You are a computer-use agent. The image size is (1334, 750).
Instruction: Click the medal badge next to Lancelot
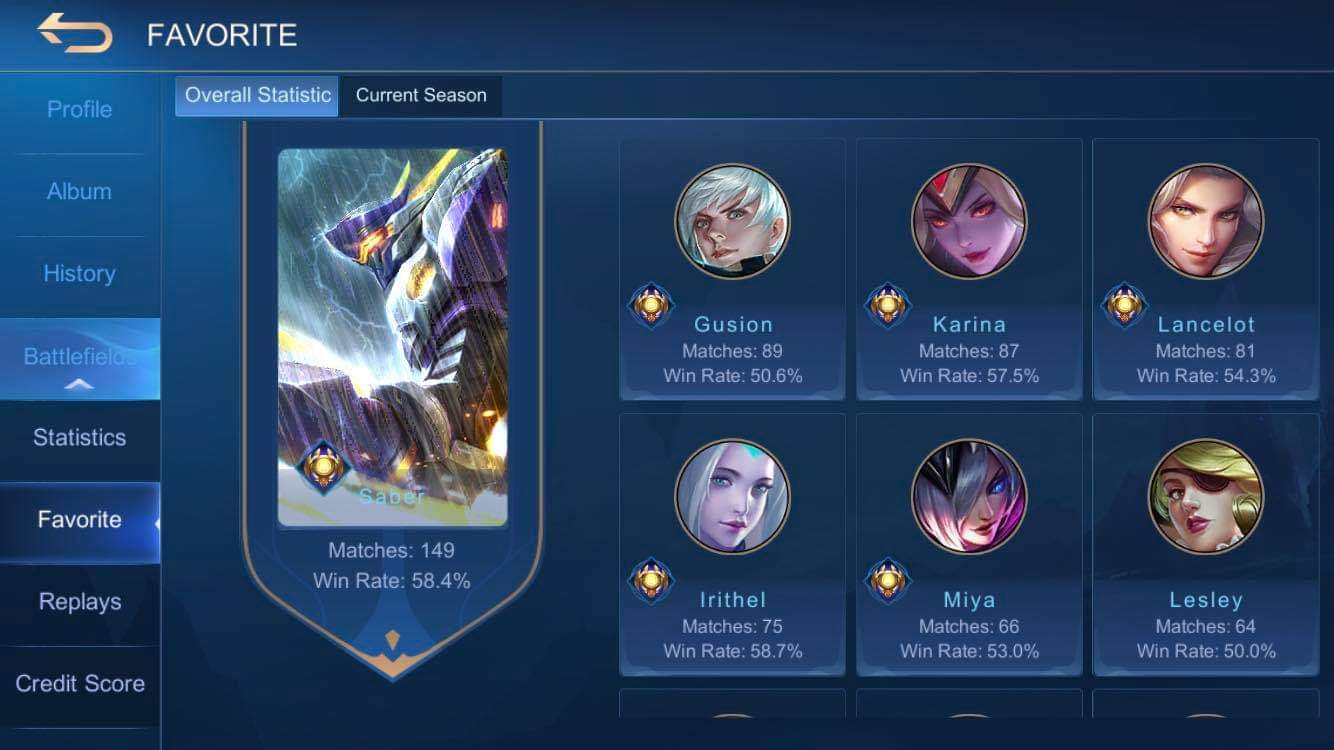point(1124,305)
